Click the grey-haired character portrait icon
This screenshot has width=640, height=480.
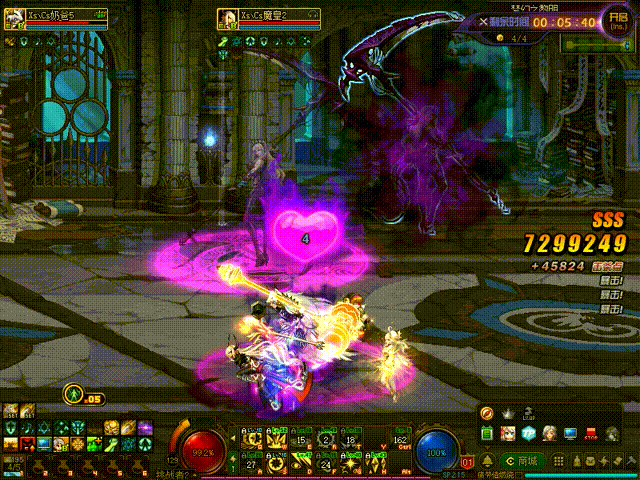(548, 434)
